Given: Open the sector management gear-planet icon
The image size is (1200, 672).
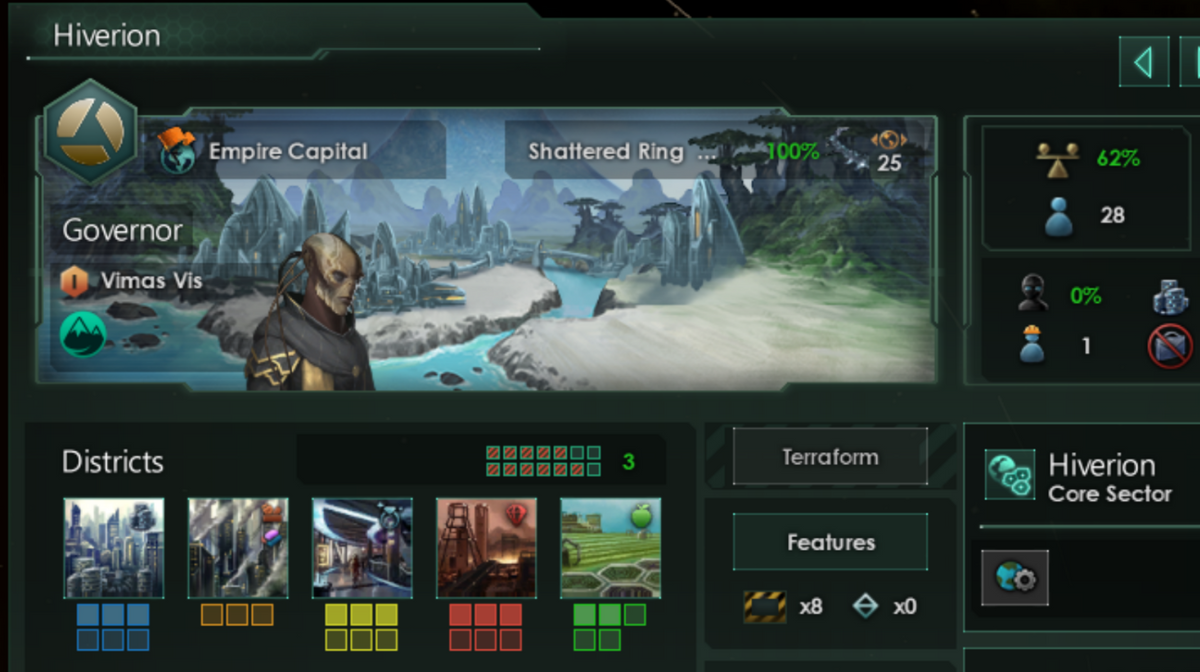Looking at the screenshot, I should (x=1015, y=577).
